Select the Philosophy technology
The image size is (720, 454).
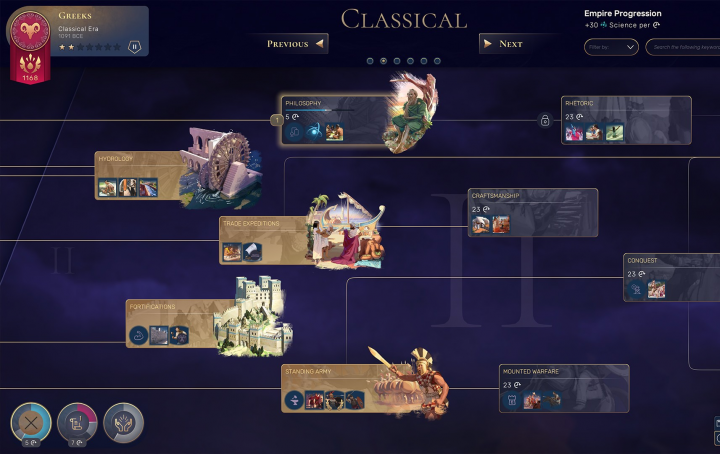[x=332, y=120]
